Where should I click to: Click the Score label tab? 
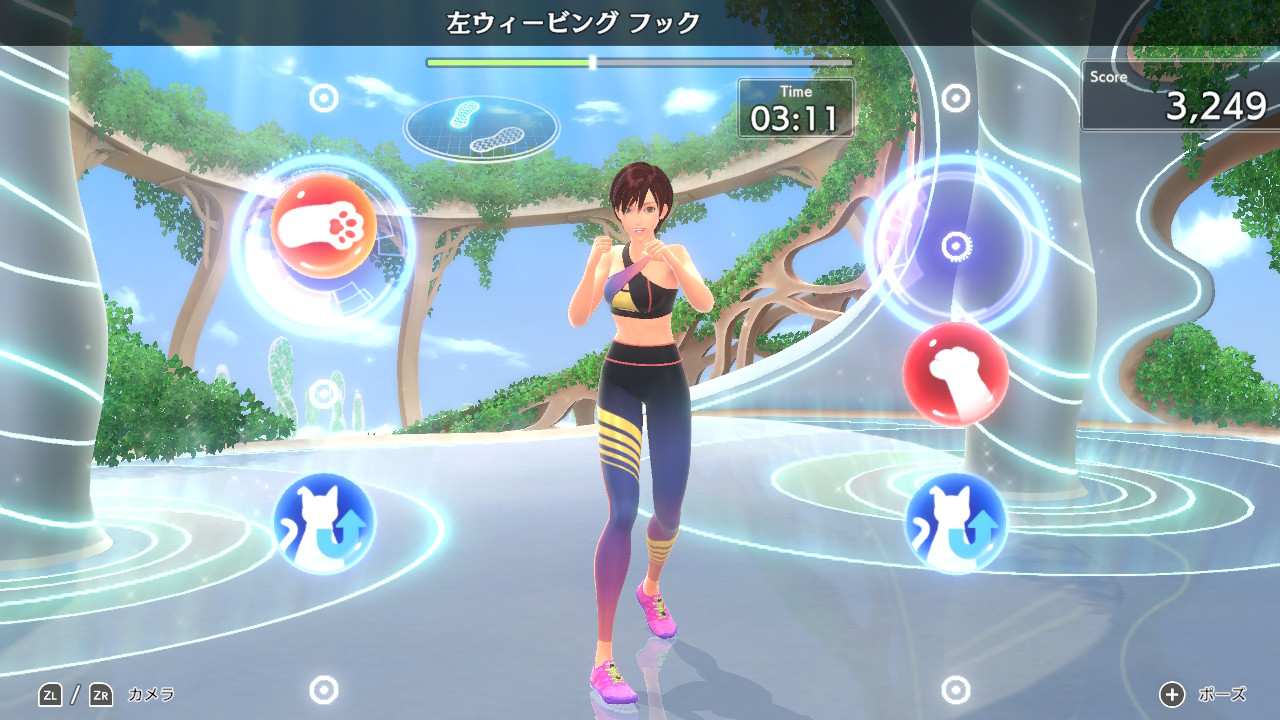pos(1107,76)
